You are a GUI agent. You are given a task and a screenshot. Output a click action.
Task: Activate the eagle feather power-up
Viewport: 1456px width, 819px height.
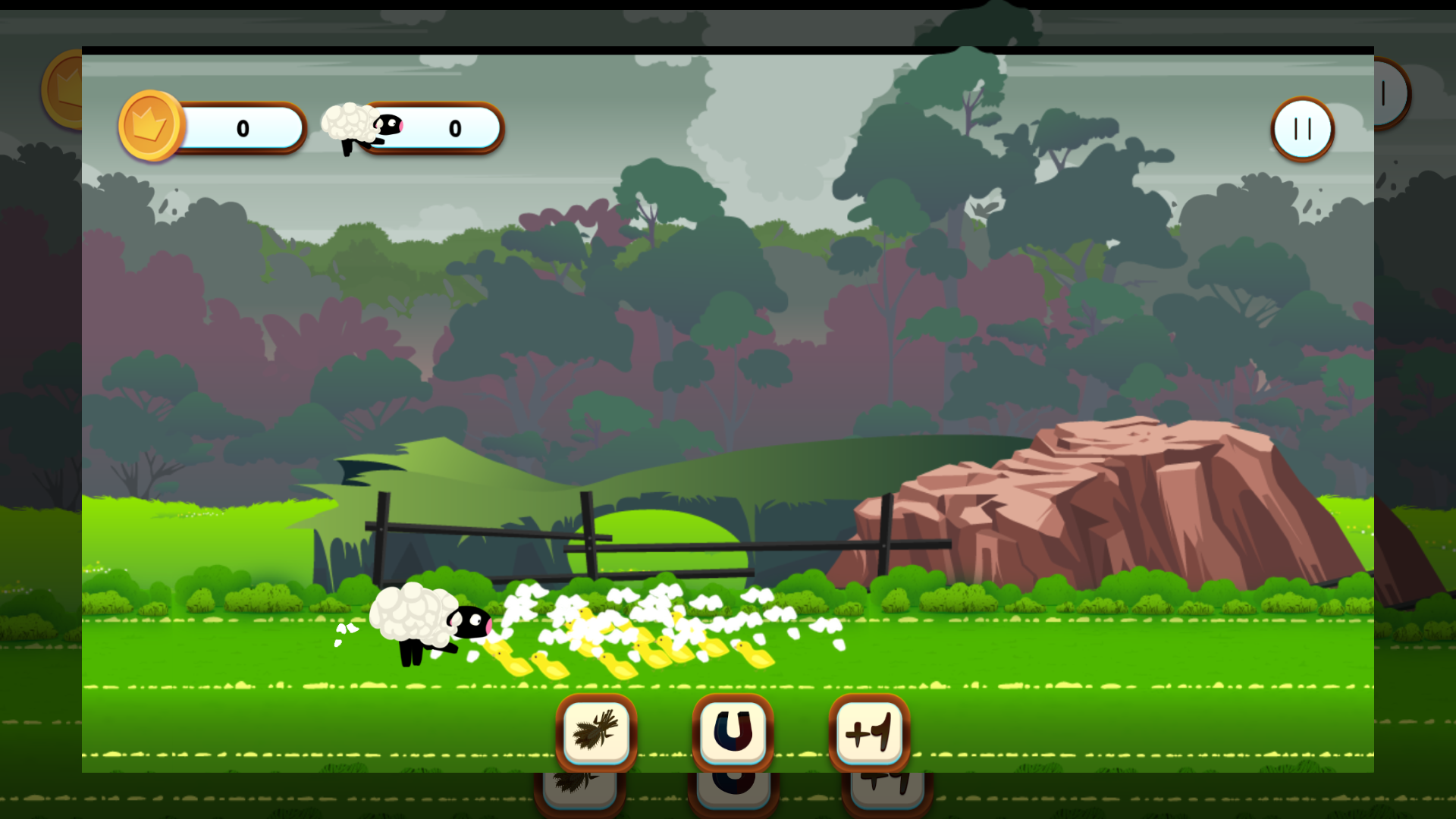(596, 730)
